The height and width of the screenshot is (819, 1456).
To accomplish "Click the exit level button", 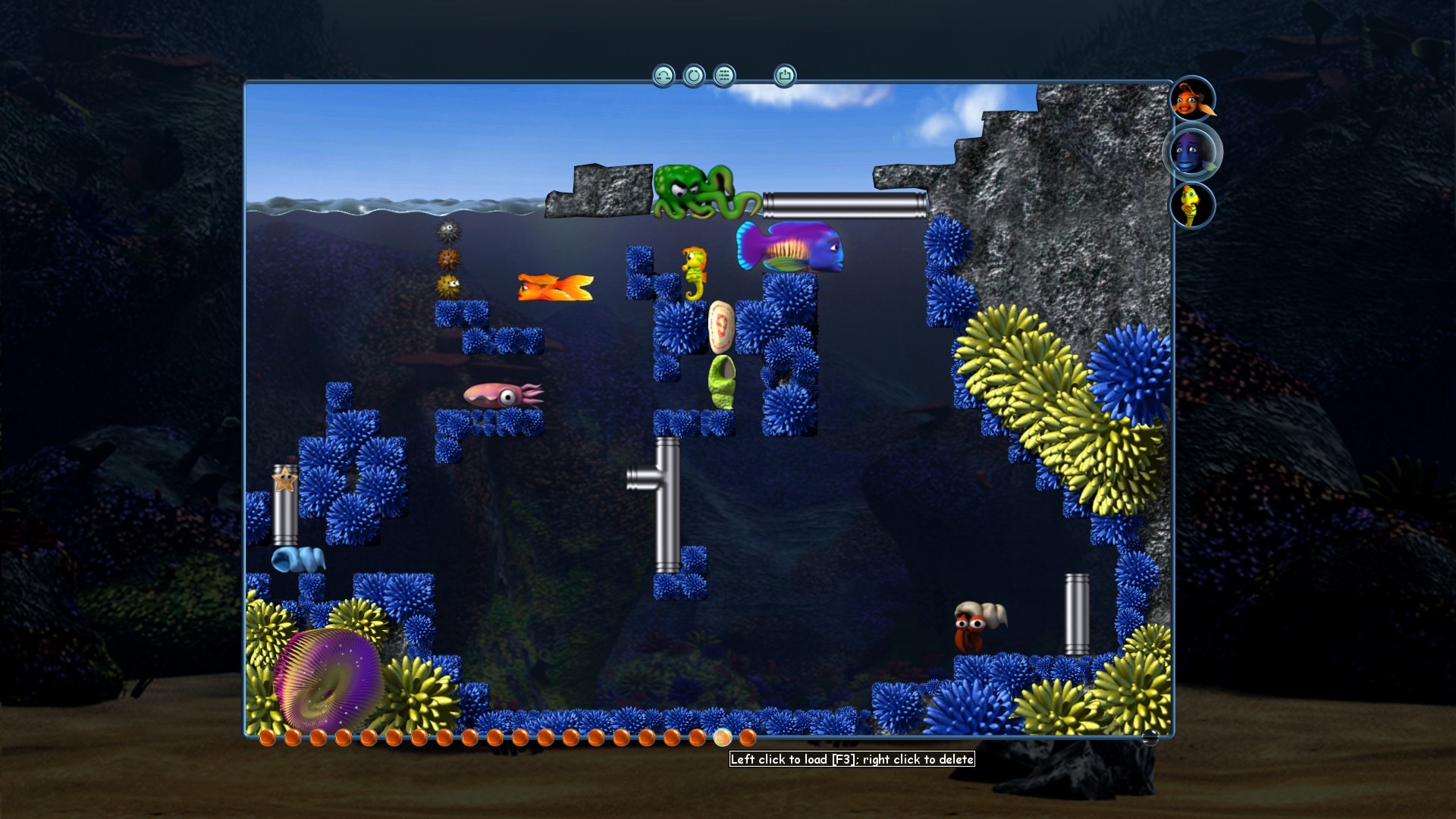I will (785, 76).
